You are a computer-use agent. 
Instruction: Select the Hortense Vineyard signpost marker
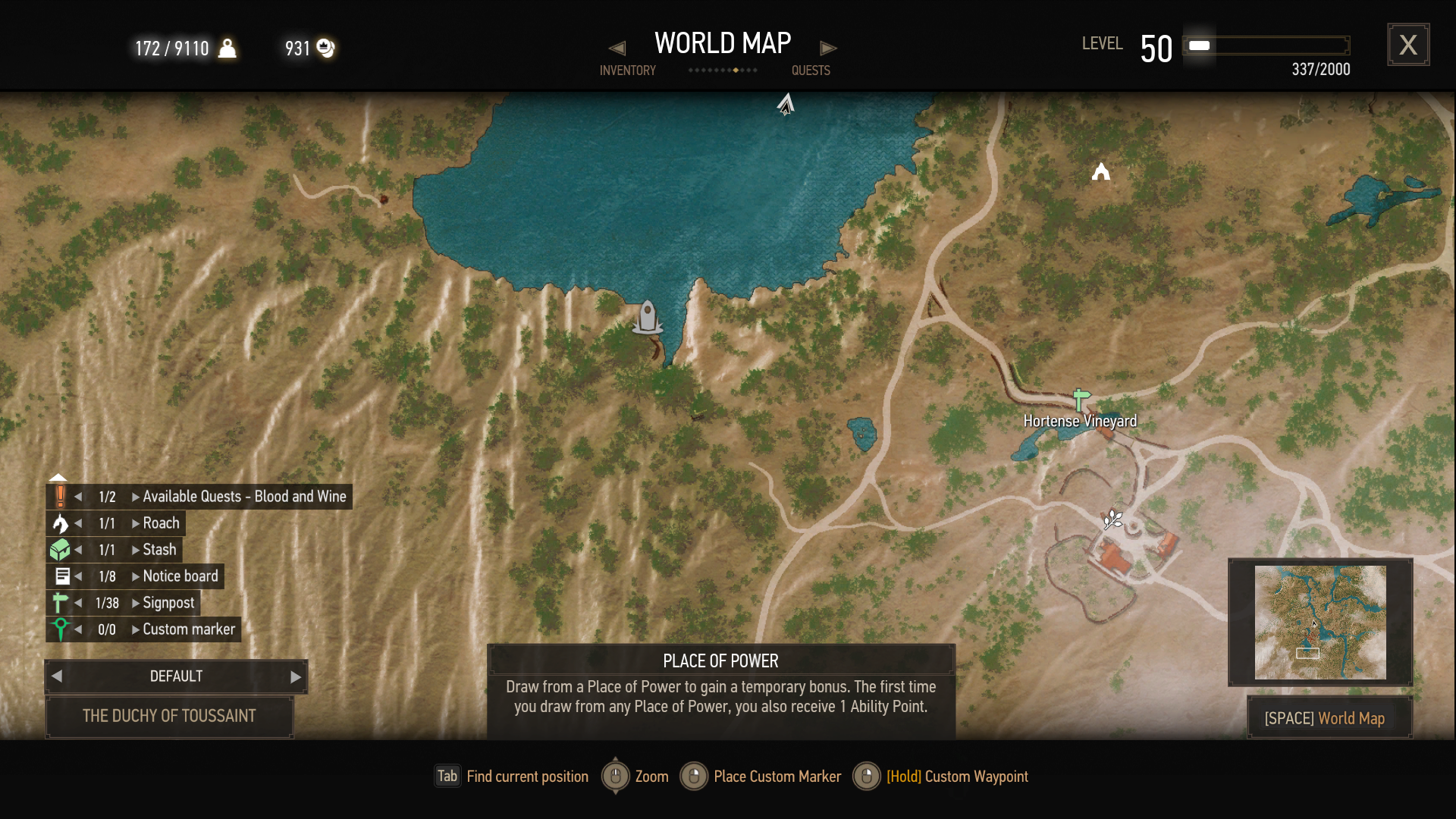coord(1081,399)
